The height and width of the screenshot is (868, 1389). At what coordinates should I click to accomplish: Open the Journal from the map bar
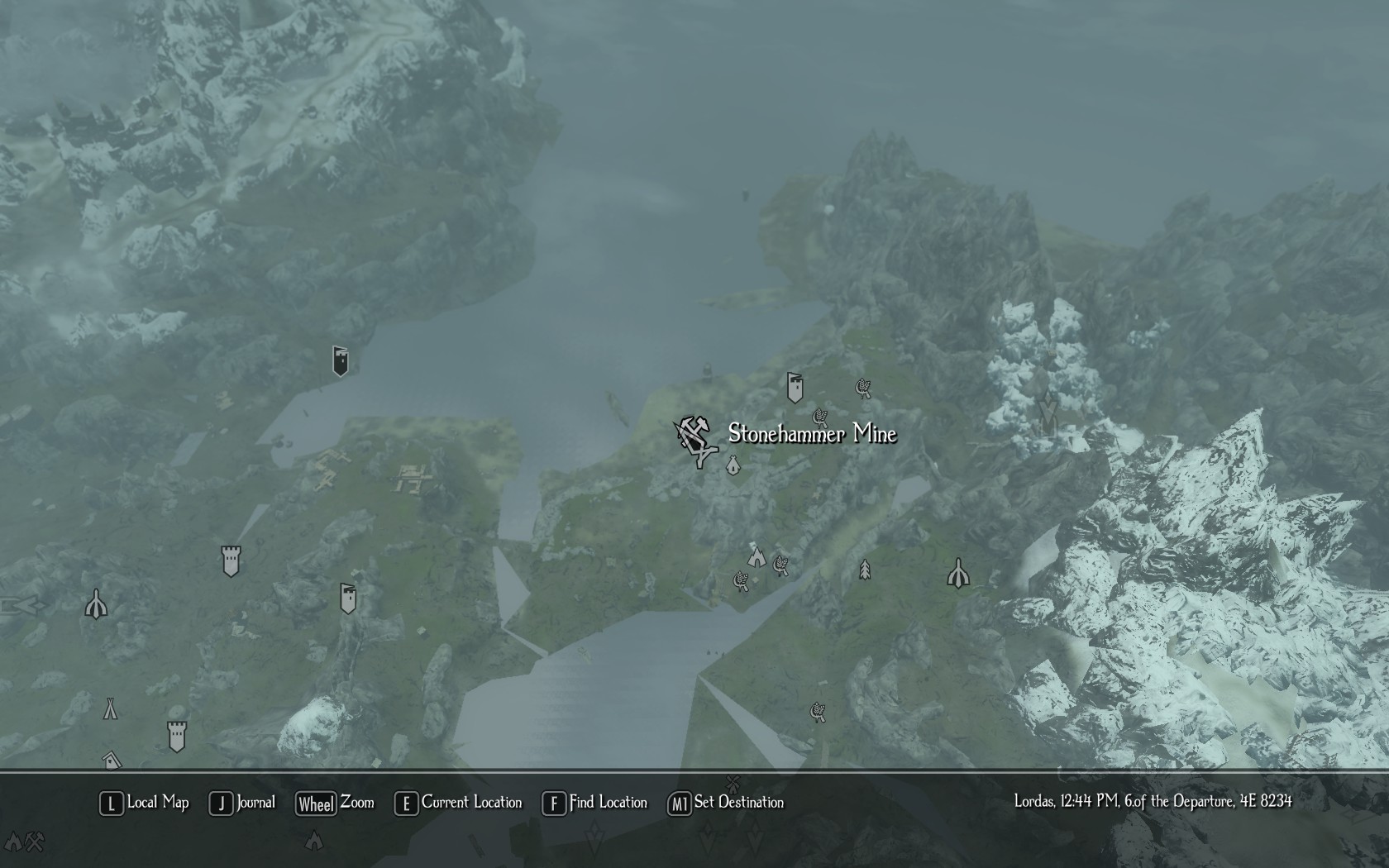click(243, 803)
